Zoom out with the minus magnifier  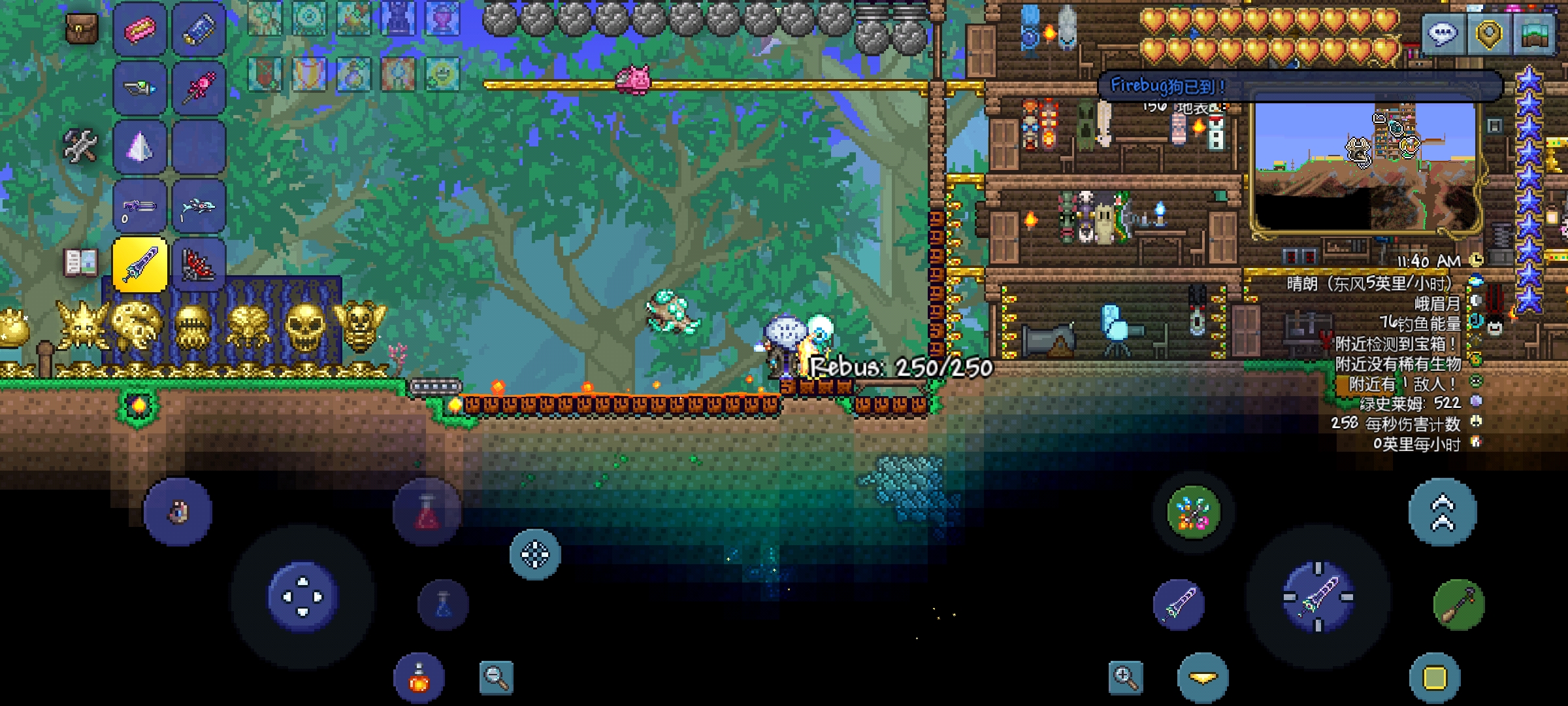pos(497,678)
